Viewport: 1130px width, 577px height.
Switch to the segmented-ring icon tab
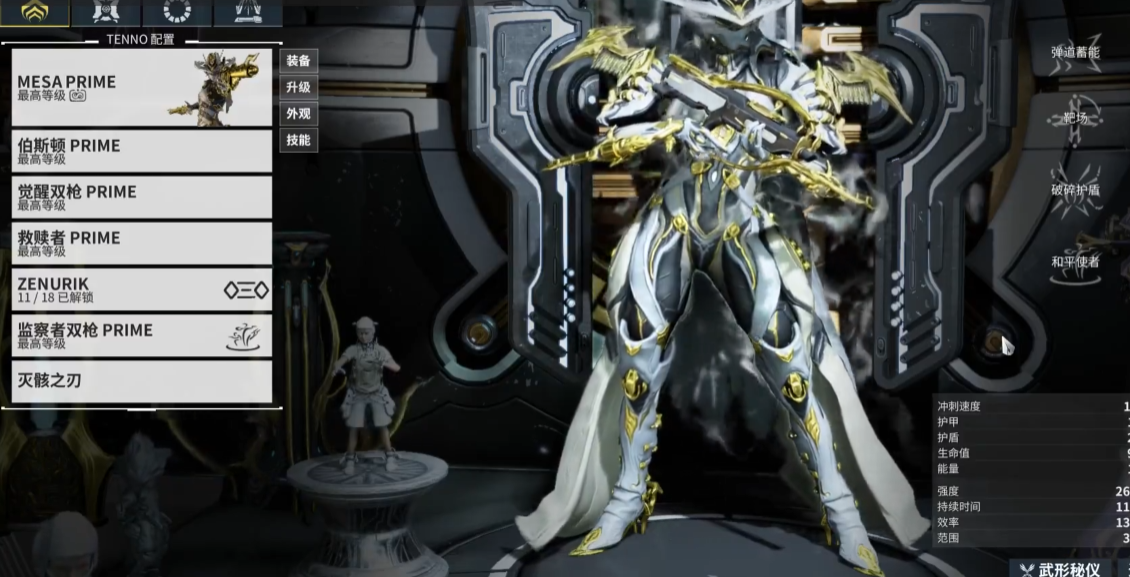177,12
